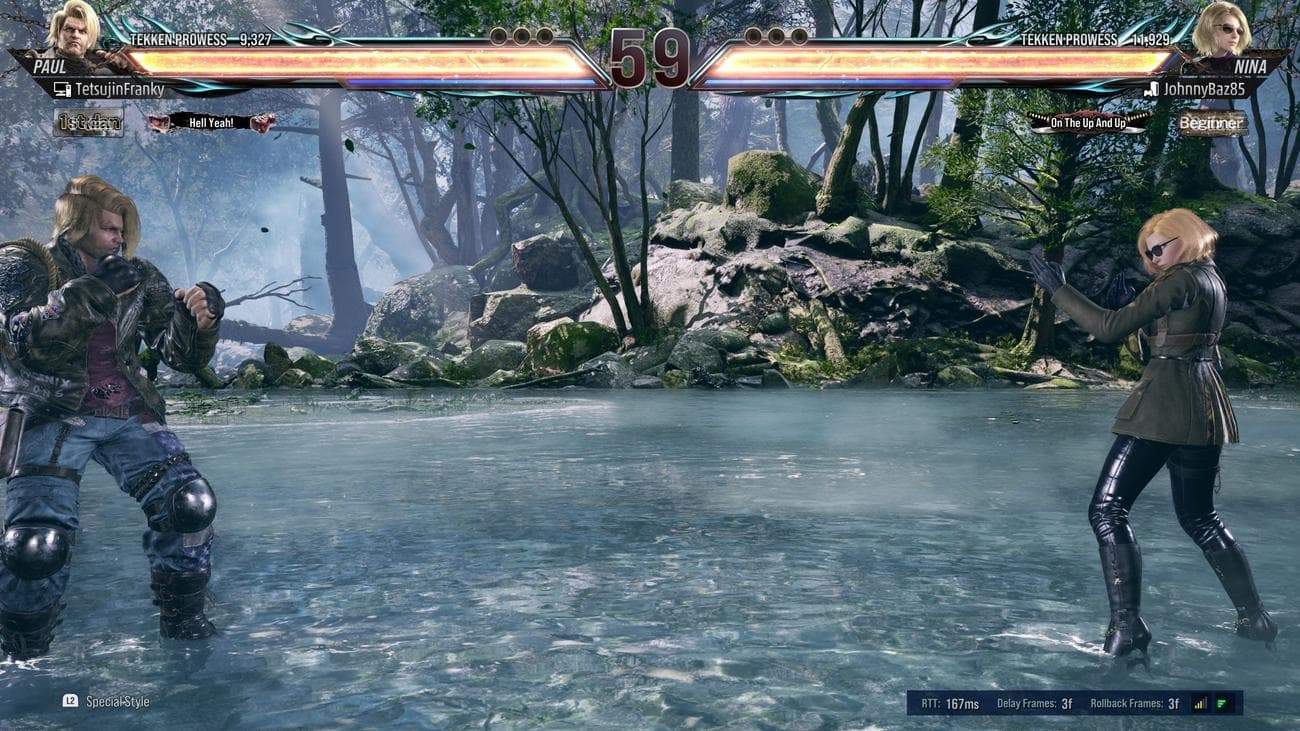Select the Beginner rank label

(1213, 123)
